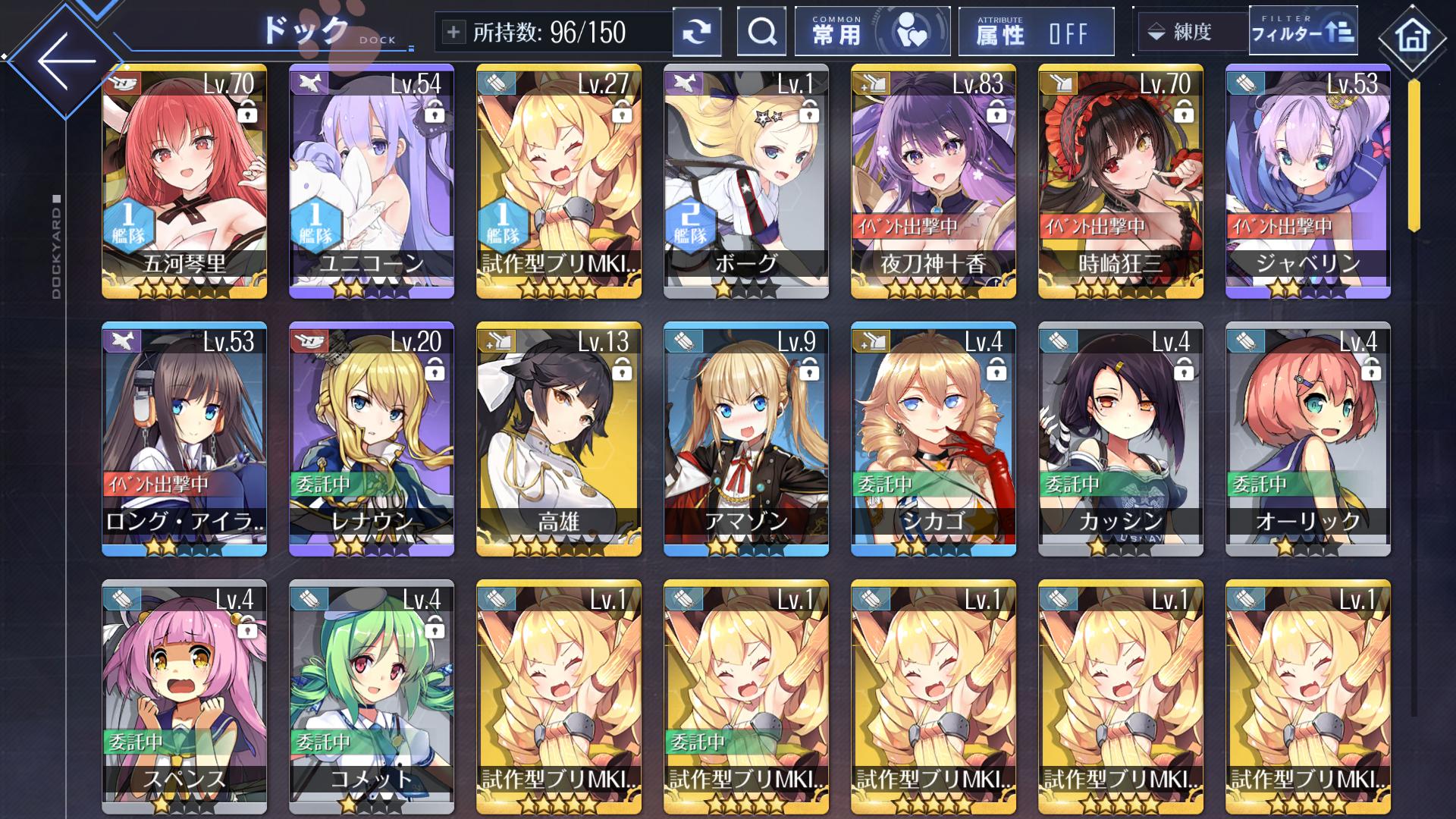Choose the ボーグ ship card
The height and width of the screenshot is (819, 1456).
[746, 182]
